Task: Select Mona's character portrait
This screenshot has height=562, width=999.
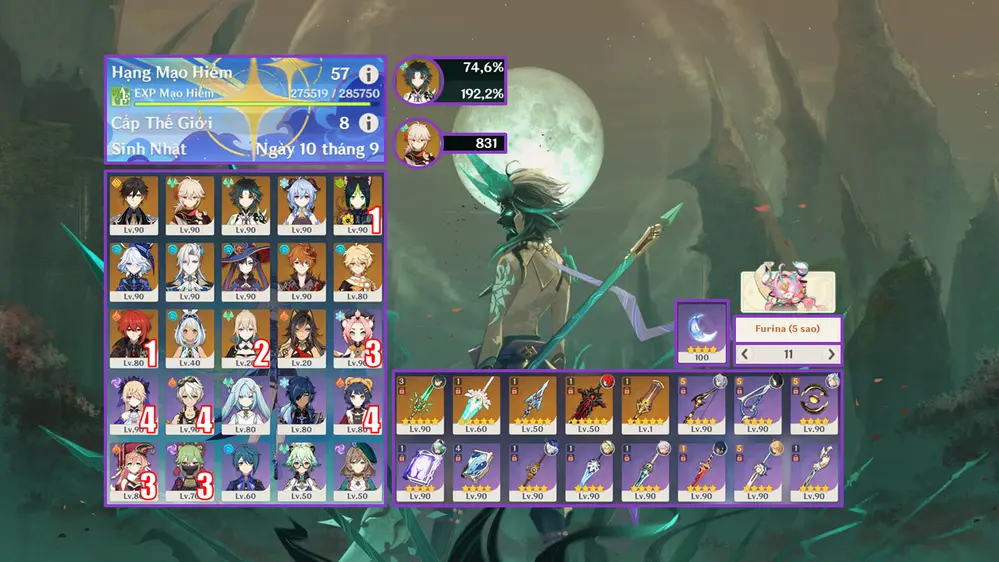Action: pyautogui.click(x=246, y=272)
